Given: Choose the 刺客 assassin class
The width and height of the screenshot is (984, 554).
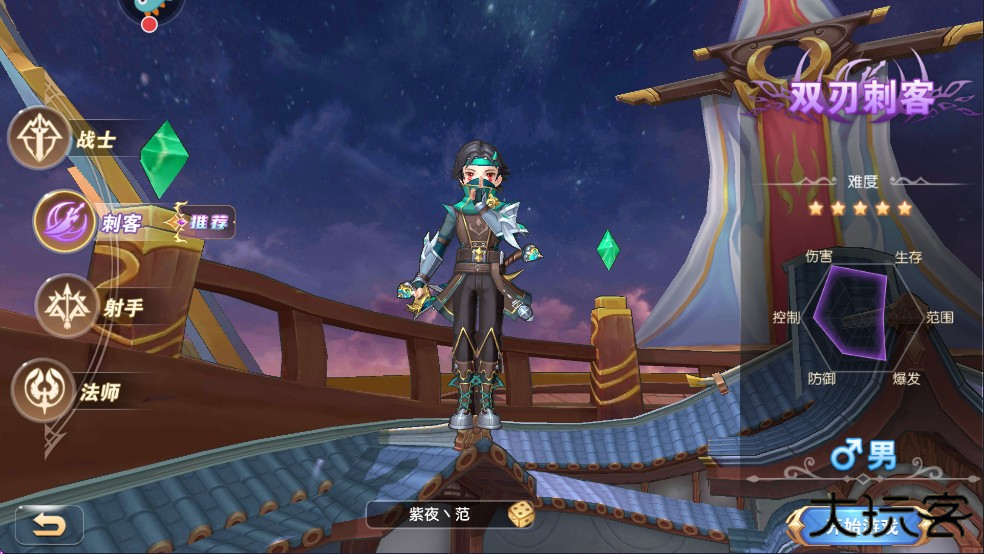Looking at the screenshot, I should point(66,221).
